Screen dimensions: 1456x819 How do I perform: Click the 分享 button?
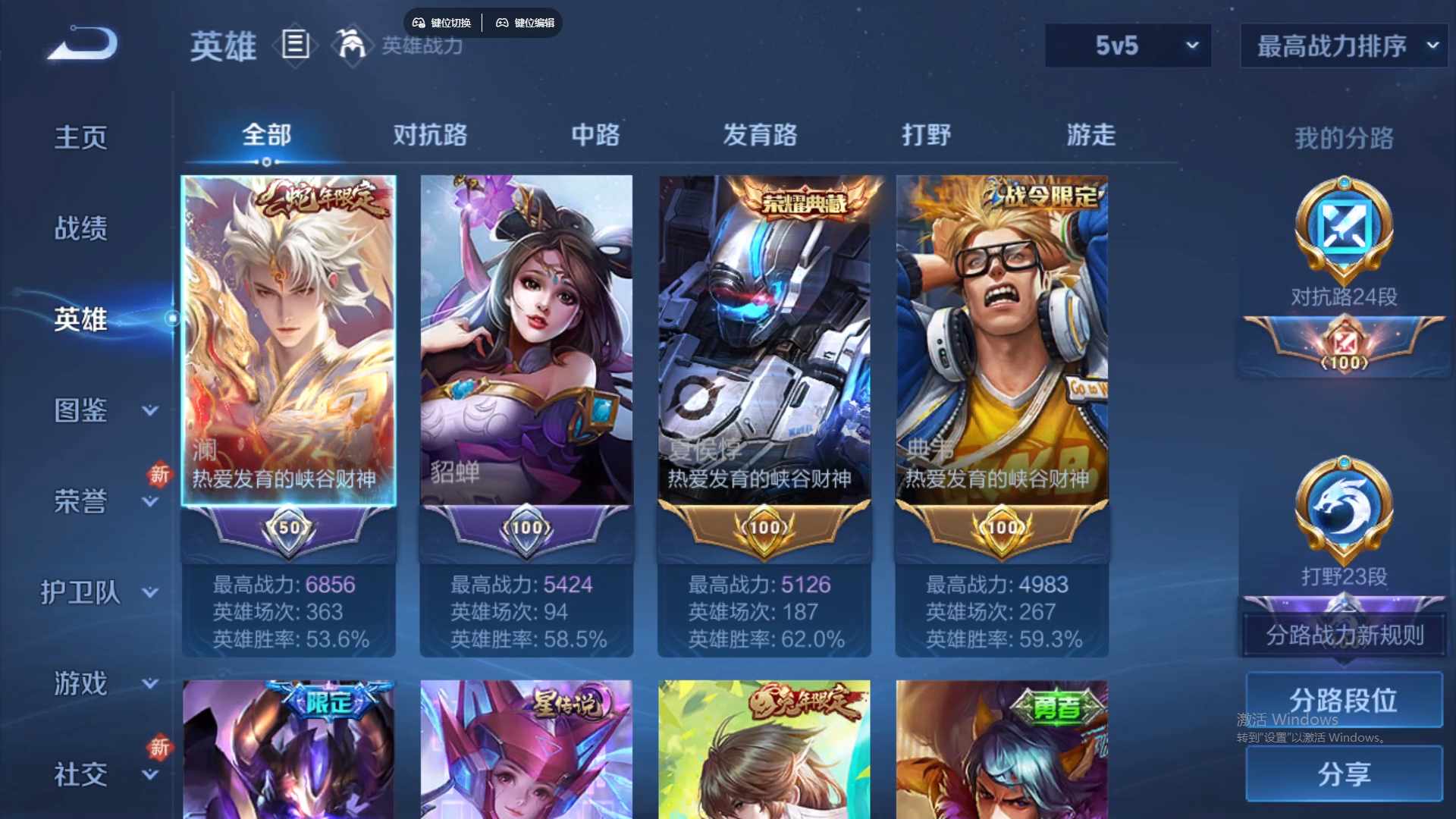tap(1343, 775)
